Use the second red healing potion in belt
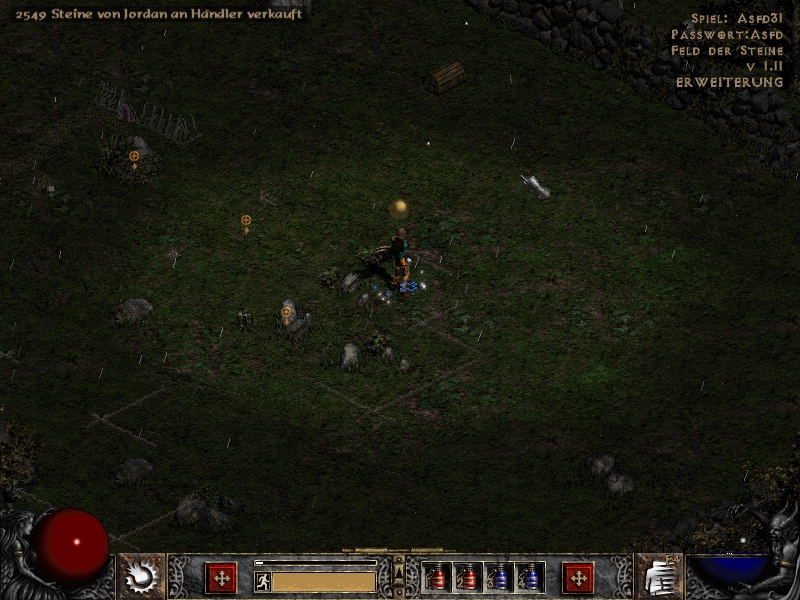Screen dimensions: 800x600 point(468,577)
